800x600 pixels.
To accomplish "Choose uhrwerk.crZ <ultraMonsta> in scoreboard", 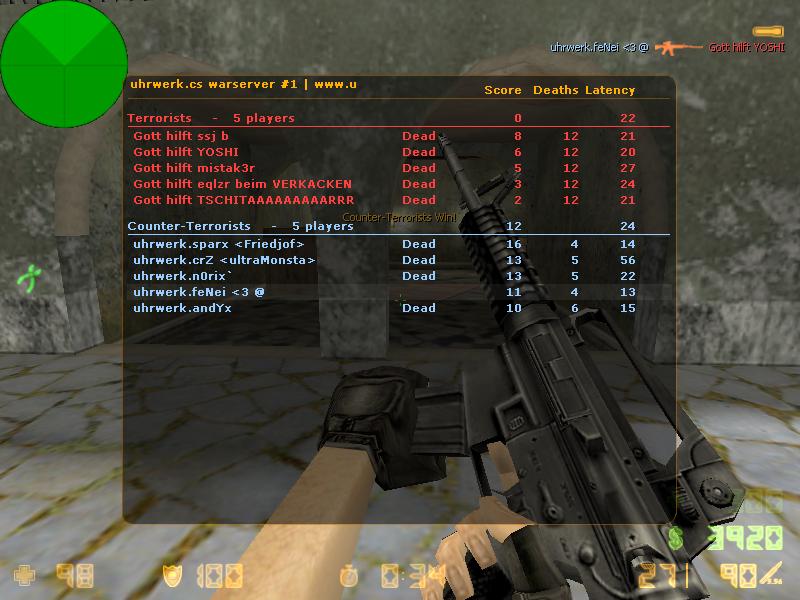I will [224, 260].
